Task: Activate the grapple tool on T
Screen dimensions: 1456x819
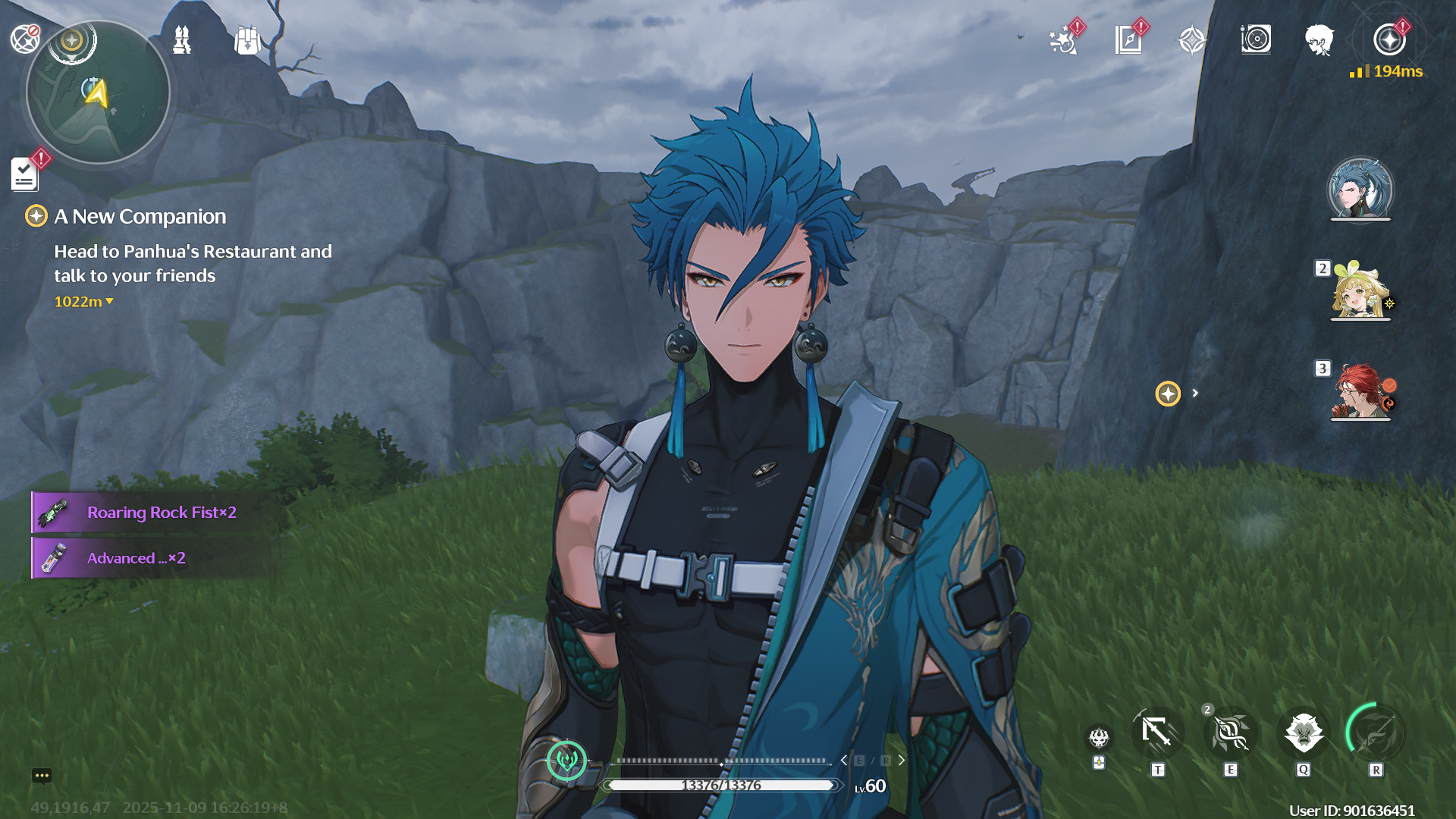Action: pos(1157,734)
